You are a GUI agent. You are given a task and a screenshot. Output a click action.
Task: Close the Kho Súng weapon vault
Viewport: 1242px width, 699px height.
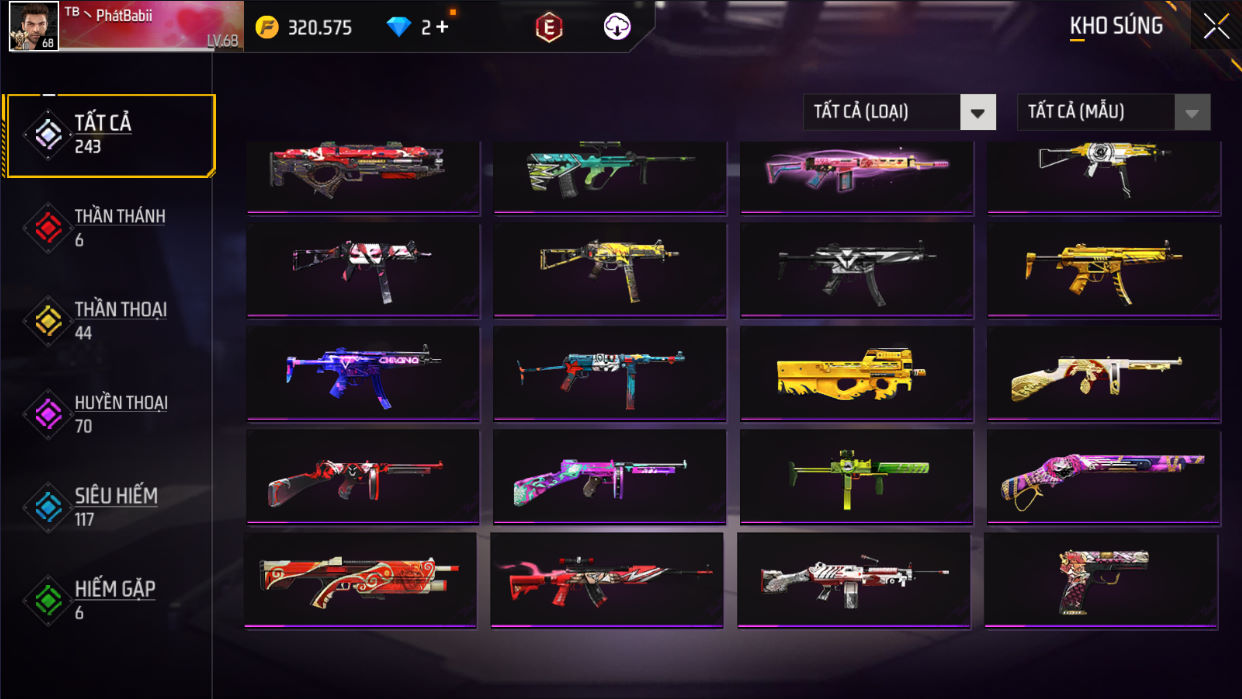click(1216, 26)
